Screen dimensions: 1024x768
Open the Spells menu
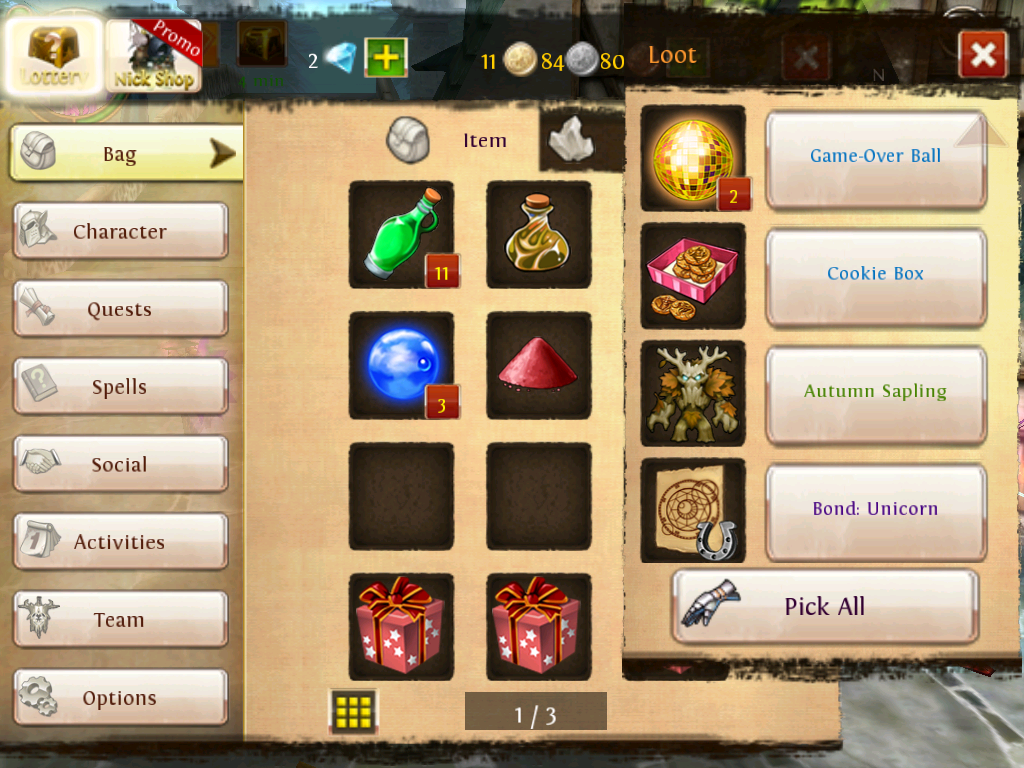point(120,387)
